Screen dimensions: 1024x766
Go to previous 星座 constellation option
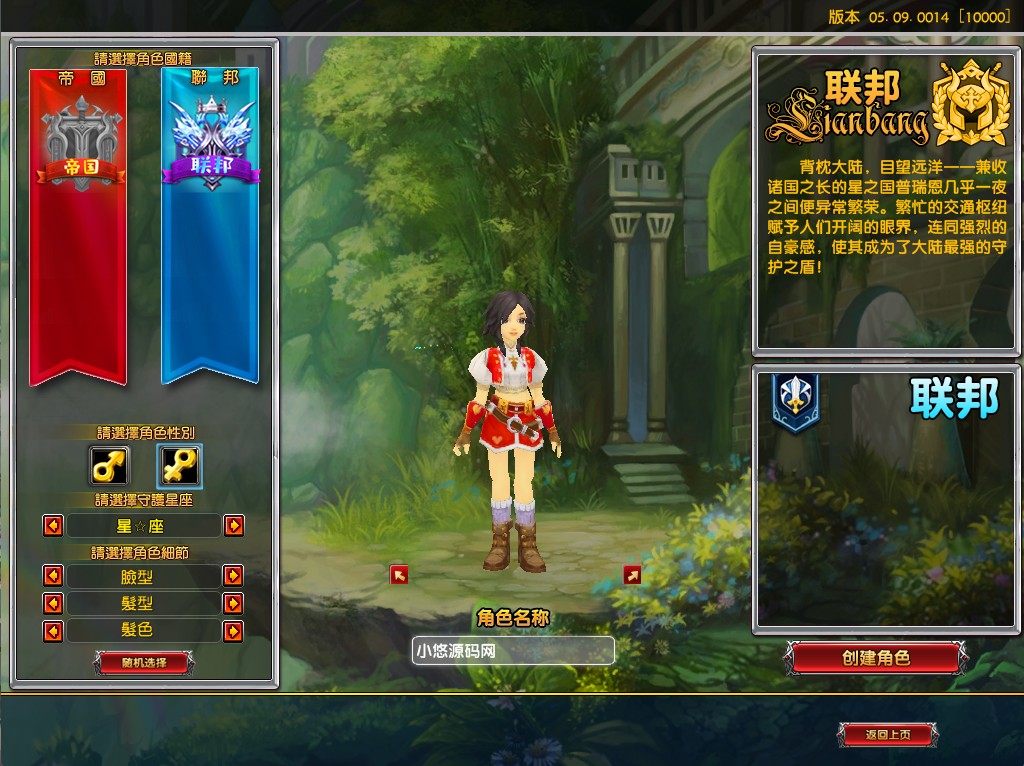[x=53, y=525]
